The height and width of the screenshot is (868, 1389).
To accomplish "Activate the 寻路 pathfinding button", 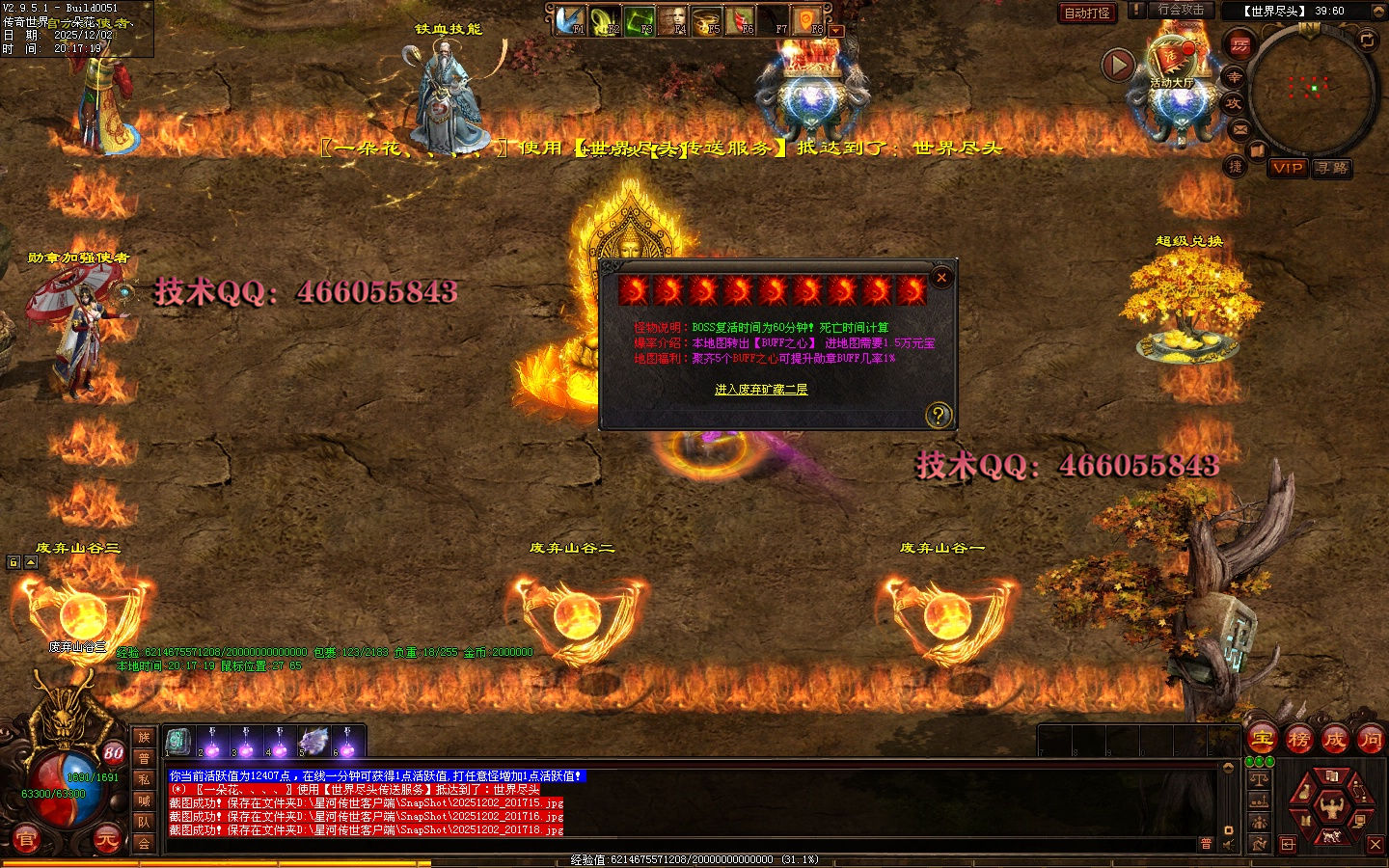I will pyautogui.click(x=1332, y=168).
